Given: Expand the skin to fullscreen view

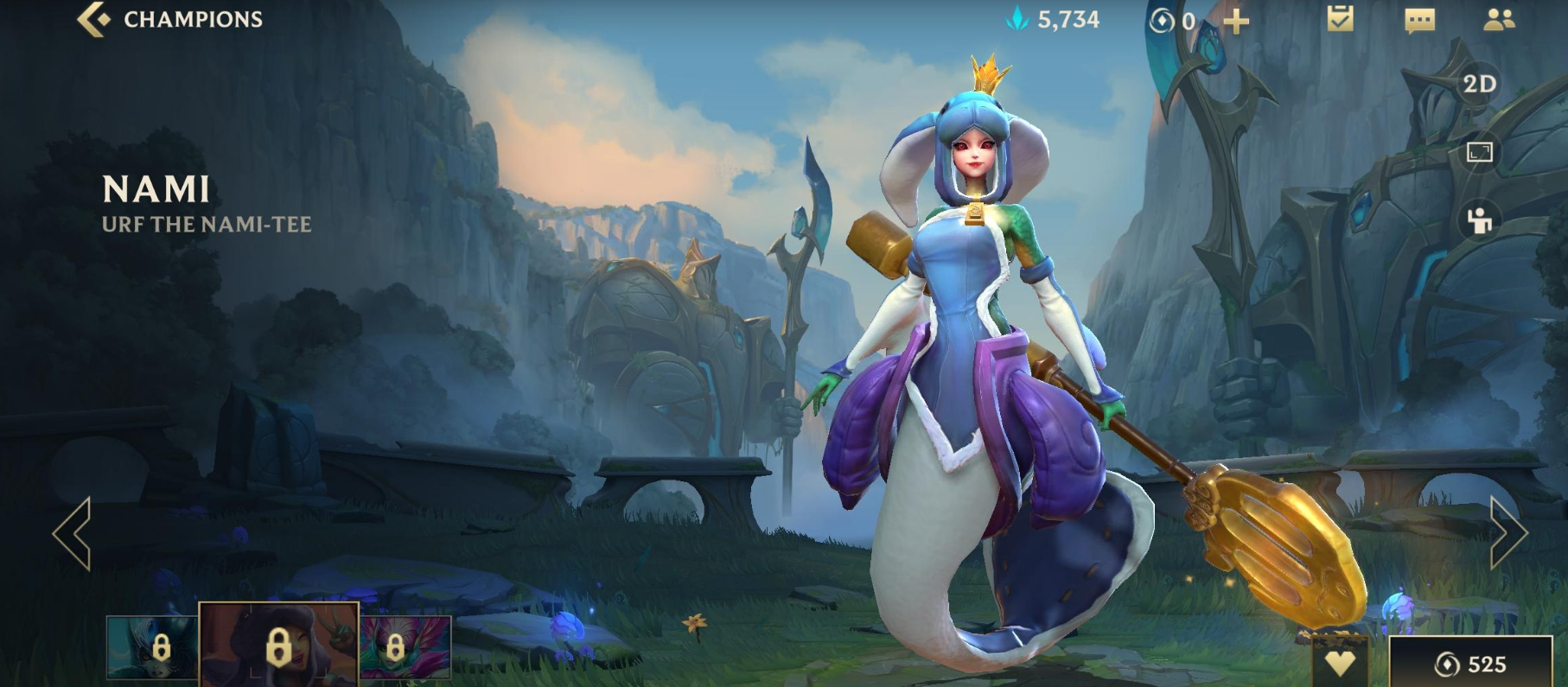Looking at the screenshot, I should [x=1479, y=153].
